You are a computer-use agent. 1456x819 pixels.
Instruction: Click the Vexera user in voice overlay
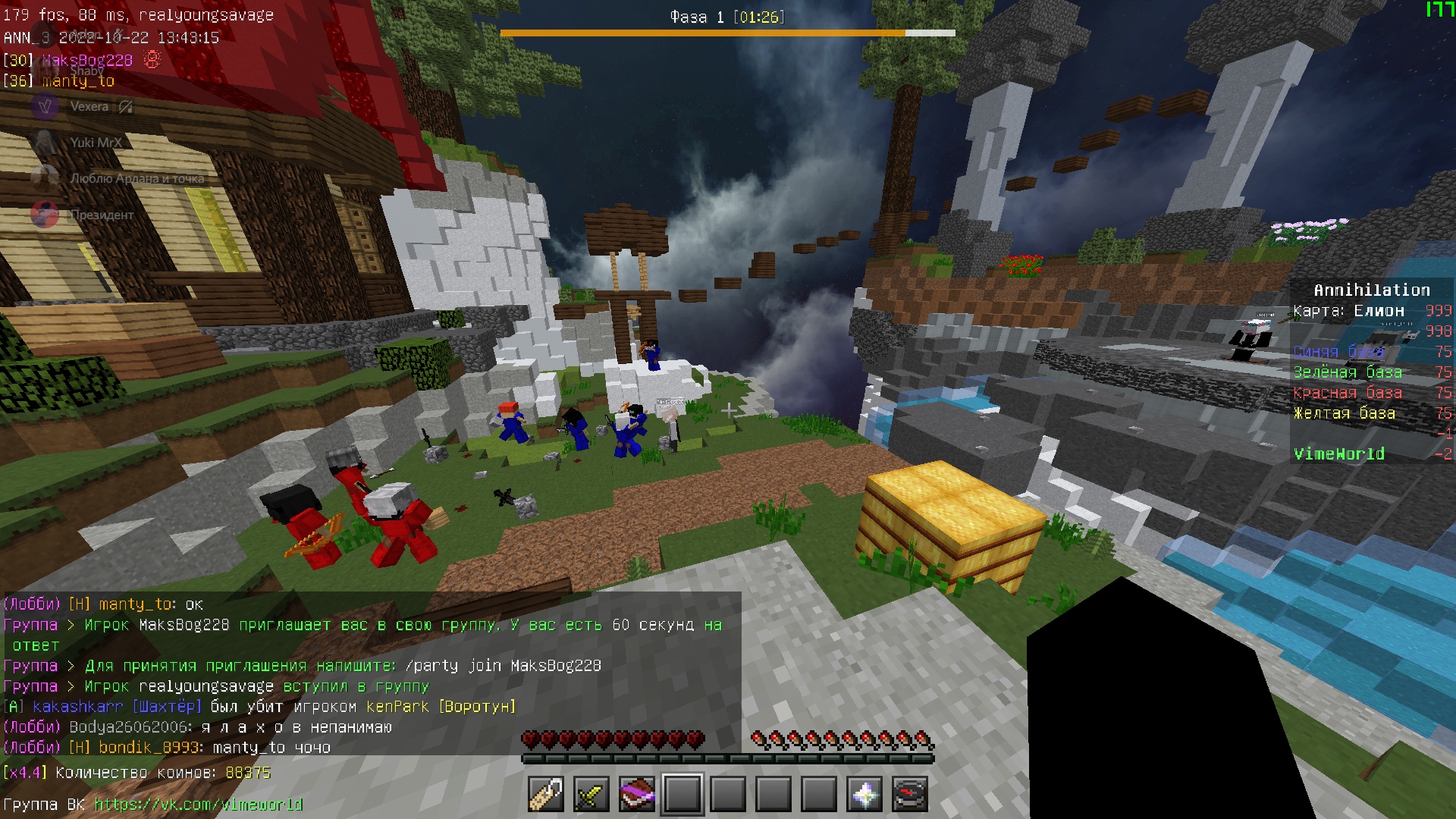tap(89, 107)
